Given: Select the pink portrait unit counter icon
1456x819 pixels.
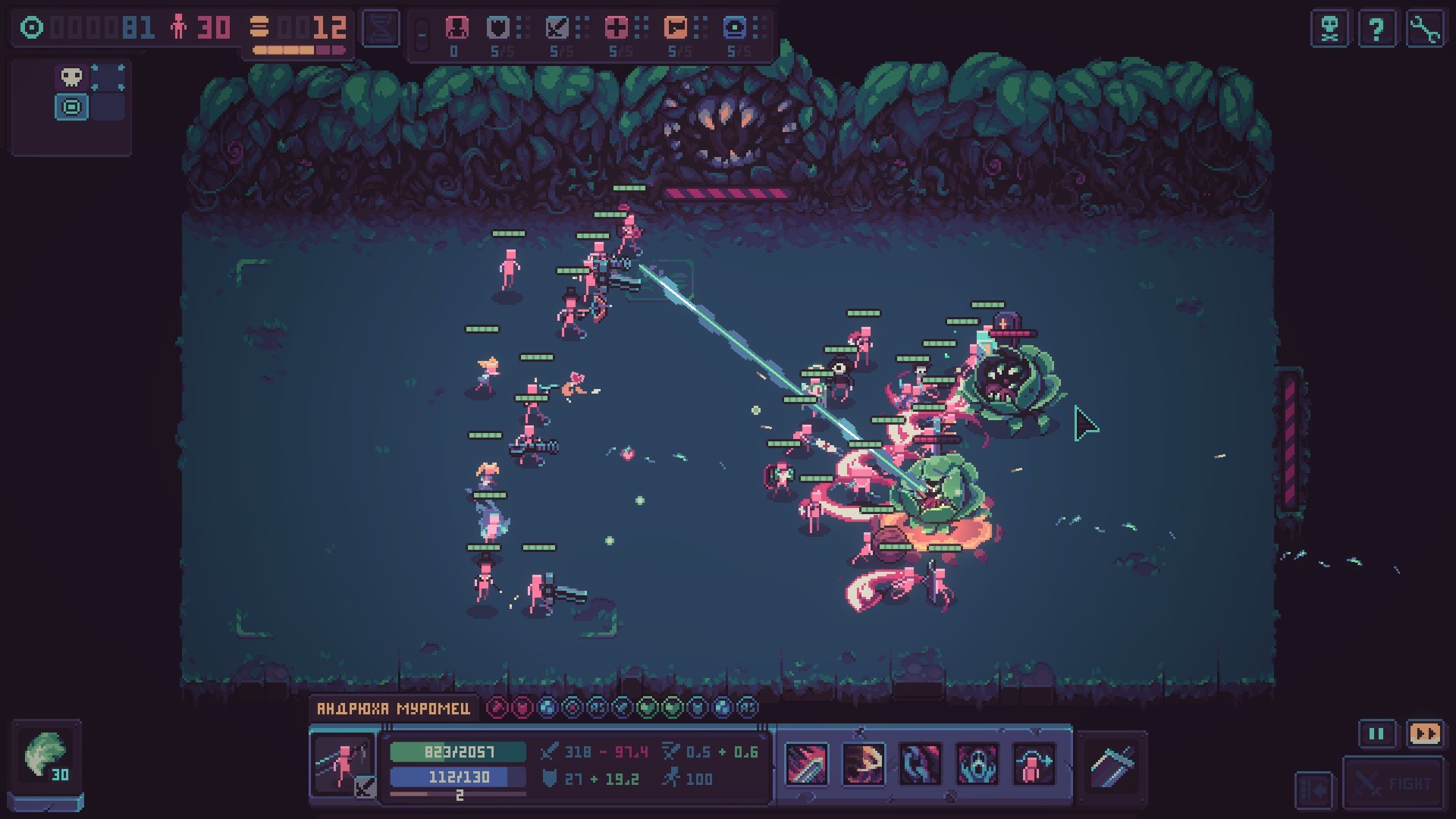Looking at the screenshot, I should point(456,28).
